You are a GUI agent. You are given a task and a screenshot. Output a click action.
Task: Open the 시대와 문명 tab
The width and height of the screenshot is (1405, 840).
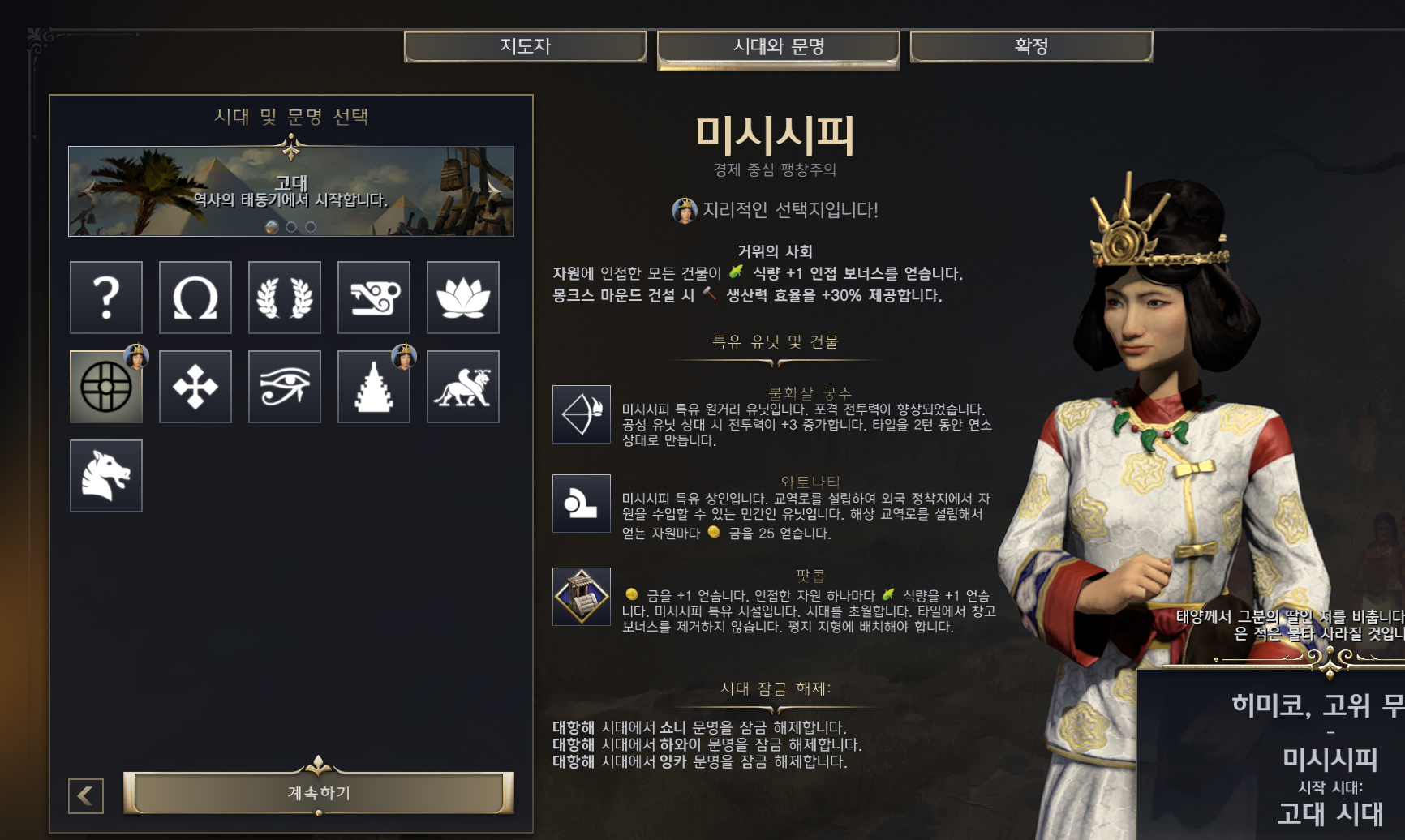778,47
